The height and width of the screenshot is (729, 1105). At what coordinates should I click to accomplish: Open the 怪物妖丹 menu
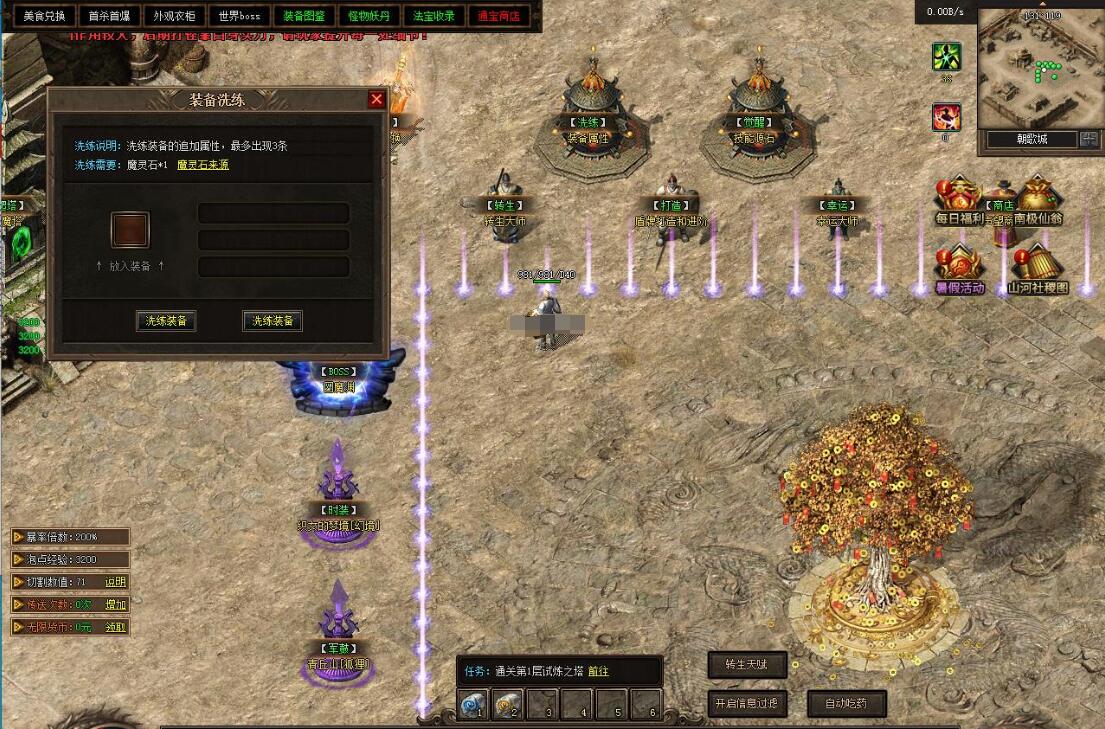(369, 16)
